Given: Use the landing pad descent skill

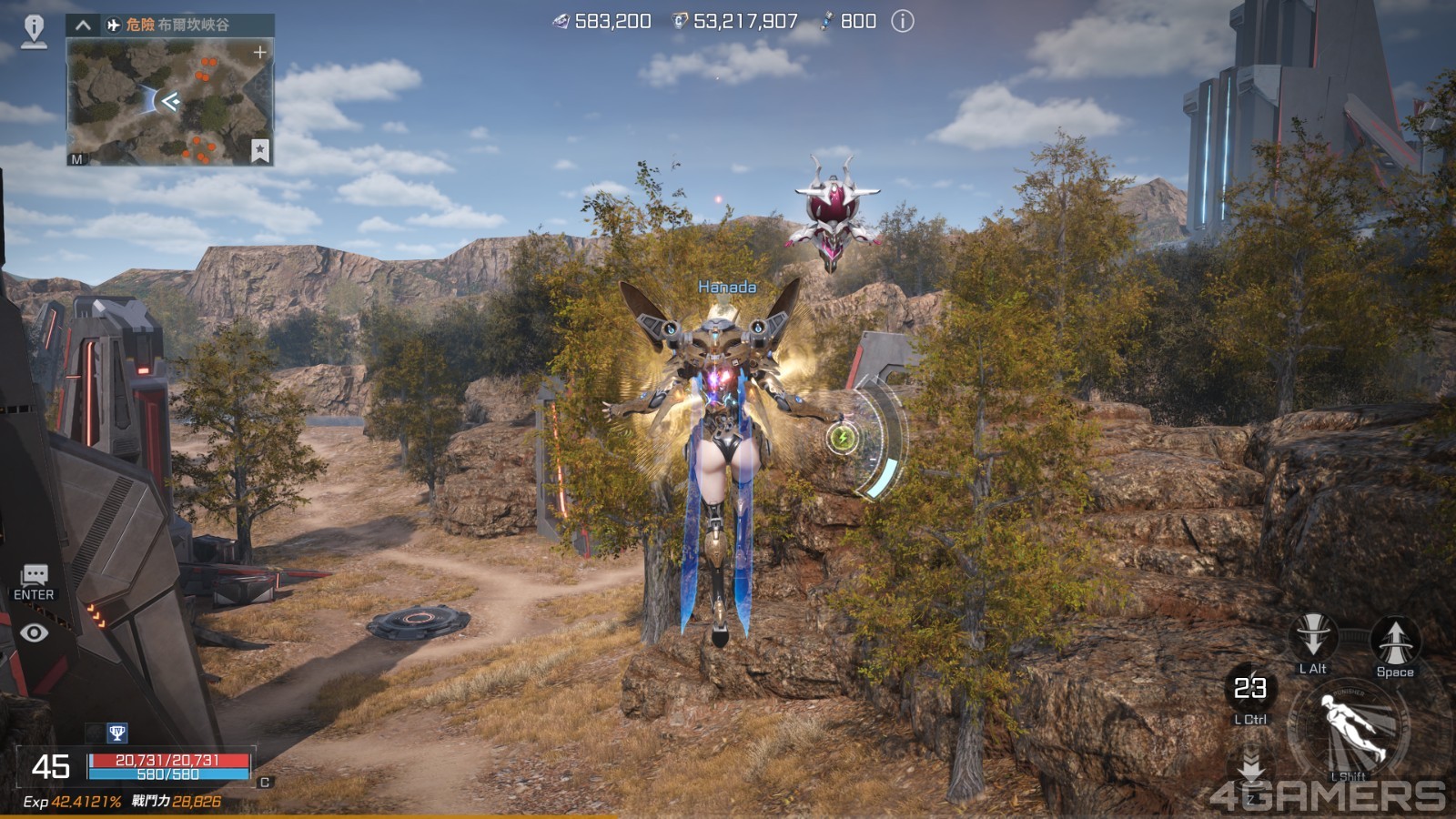Looking at the screenshot, I should tap(1251, 766).
